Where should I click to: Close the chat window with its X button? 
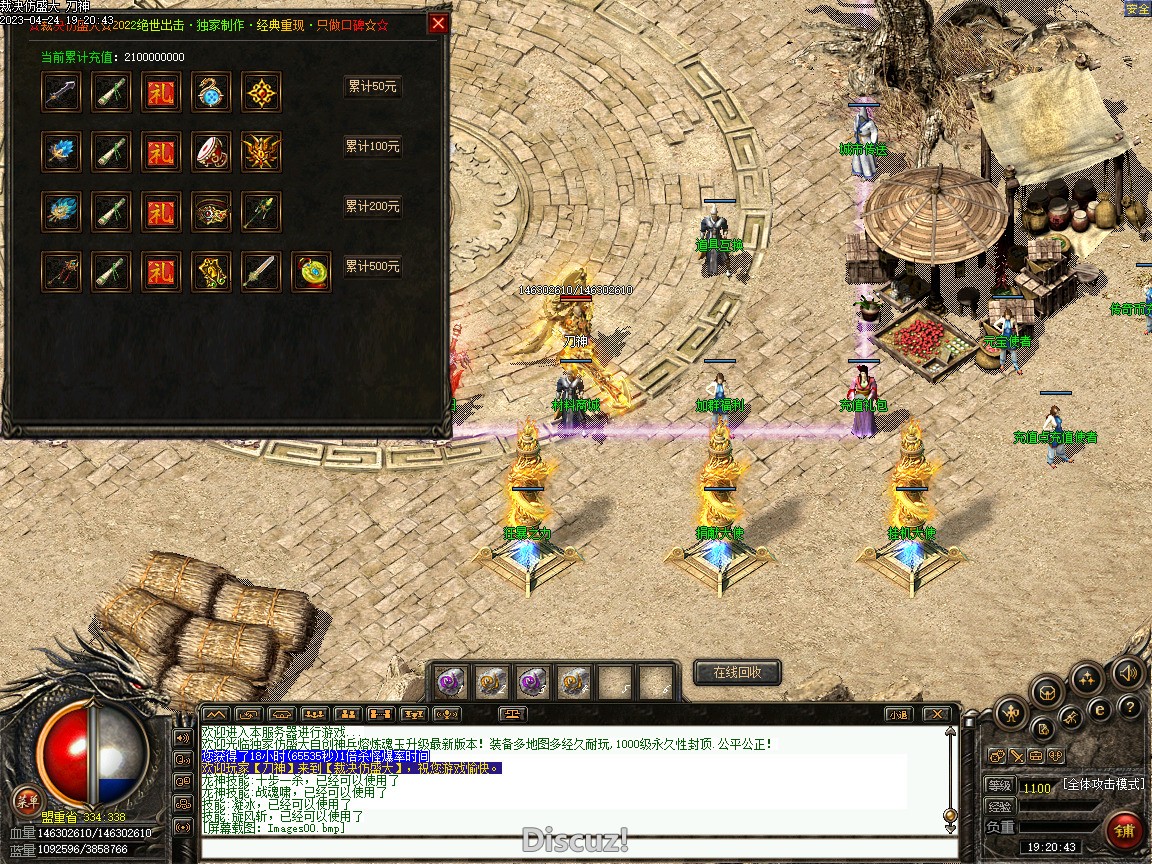(x=935, y=714)
